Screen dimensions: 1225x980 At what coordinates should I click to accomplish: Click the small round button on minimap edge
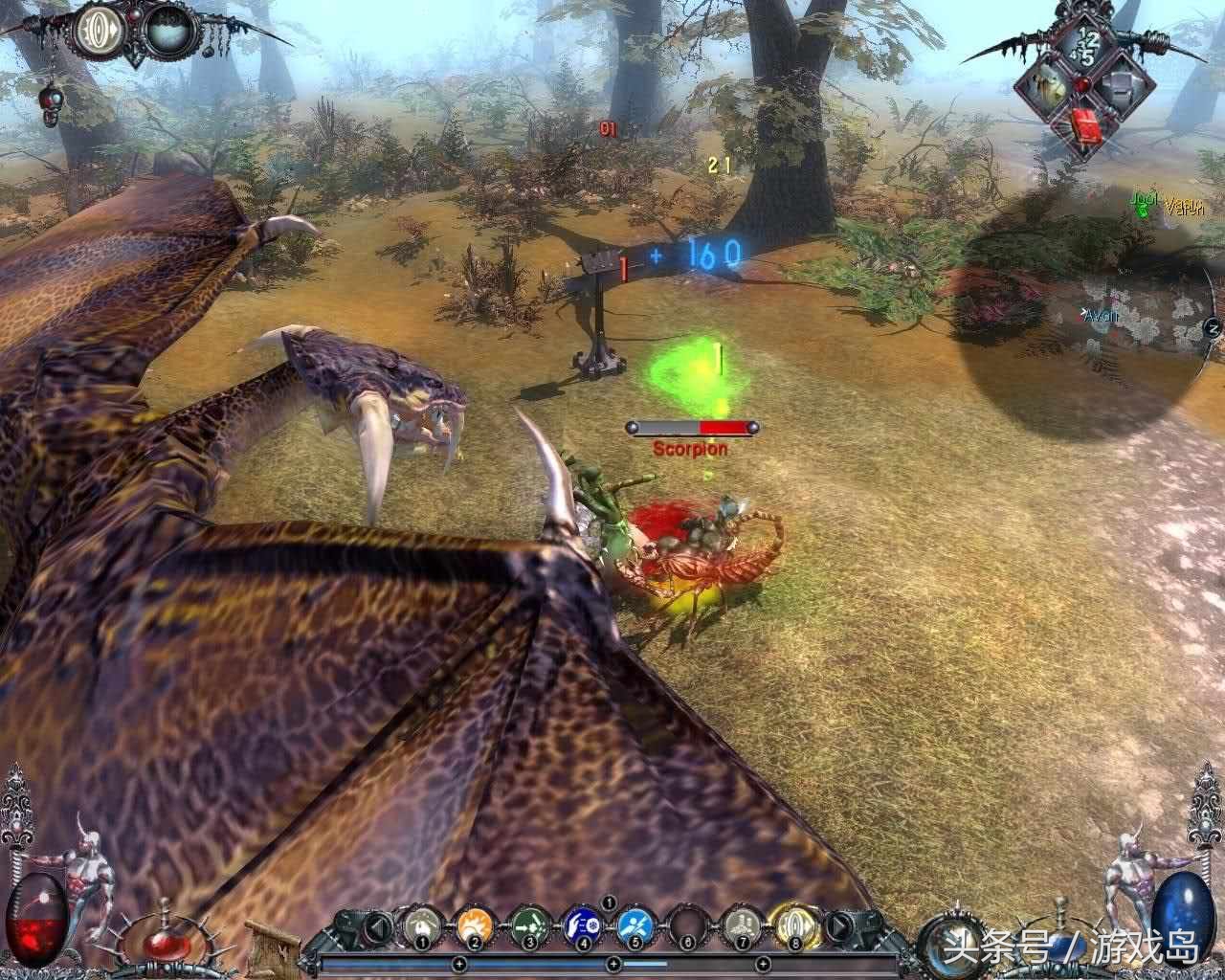[x=1213, y=328]
